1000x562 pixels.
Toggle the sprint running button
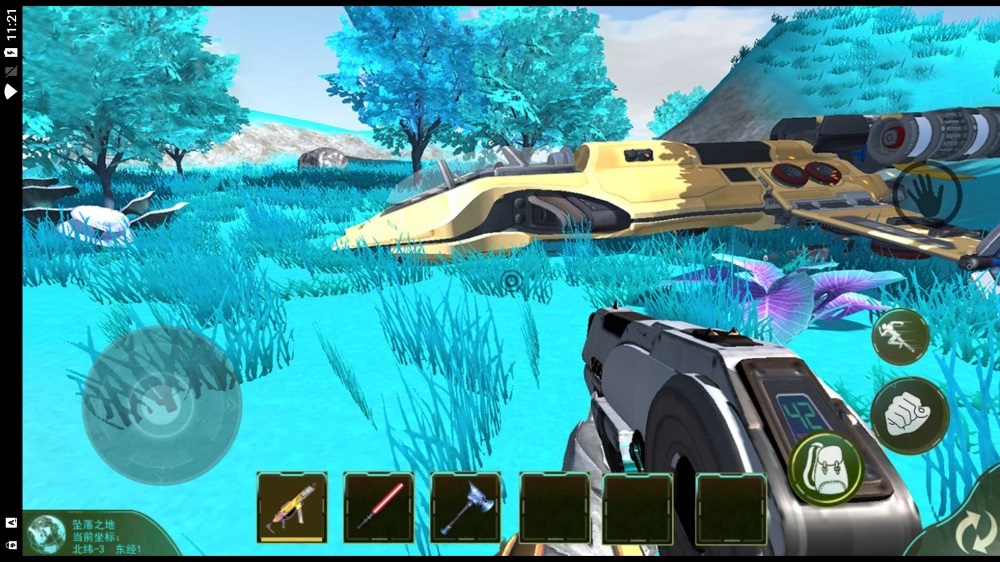tap(900, 337)
